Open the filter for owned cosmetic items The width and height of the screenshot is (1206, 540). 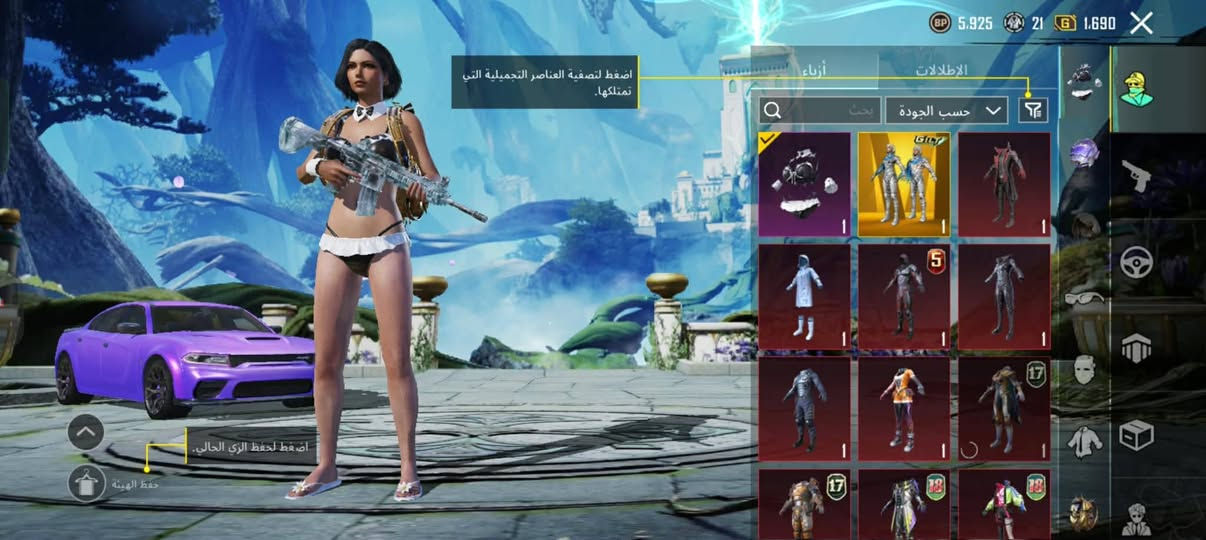click(1031, 110)
